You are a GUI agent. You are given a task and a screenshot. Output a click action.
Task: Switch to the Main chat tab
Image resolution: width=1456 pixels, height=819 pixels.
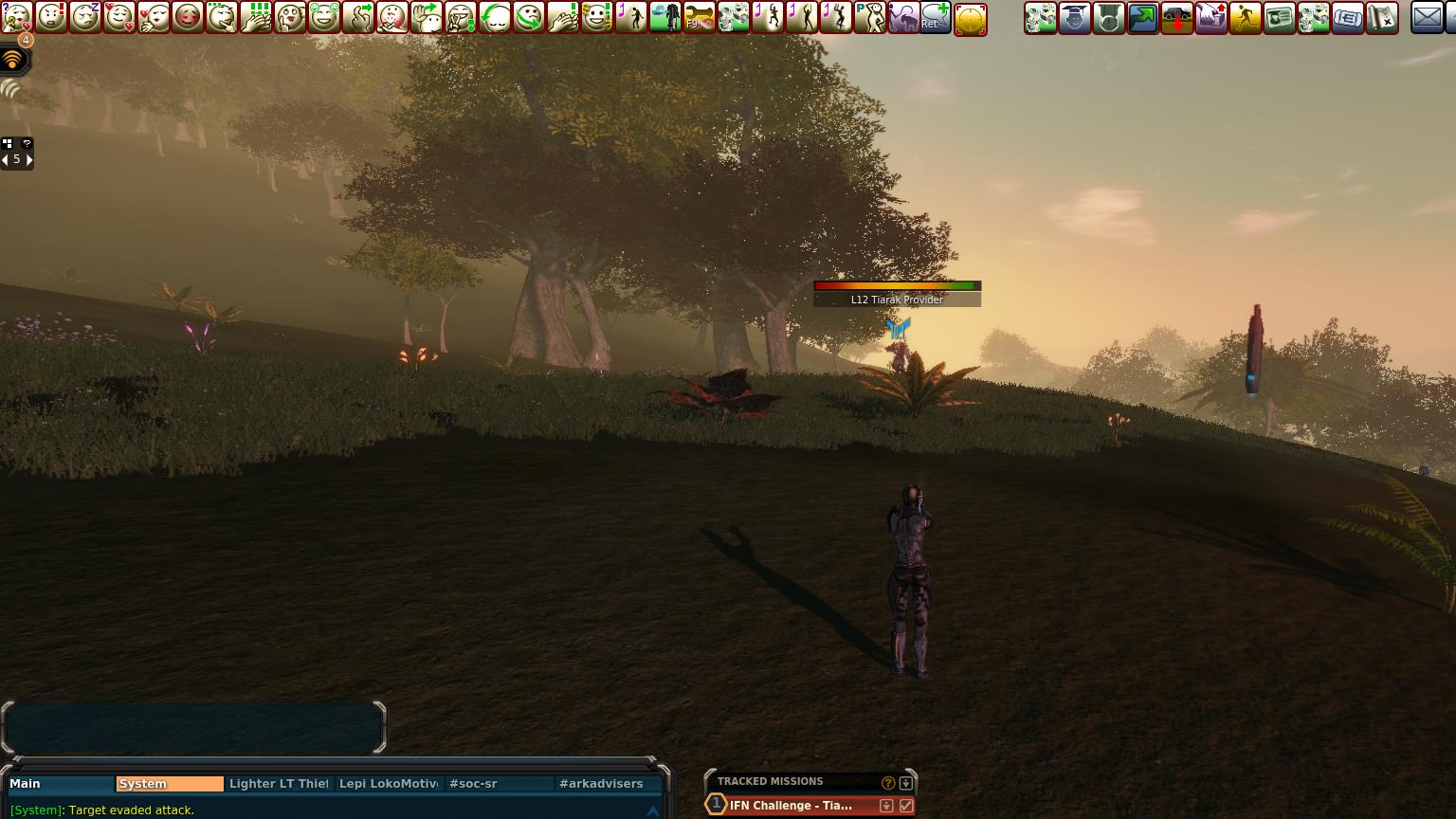pos(59,784)
